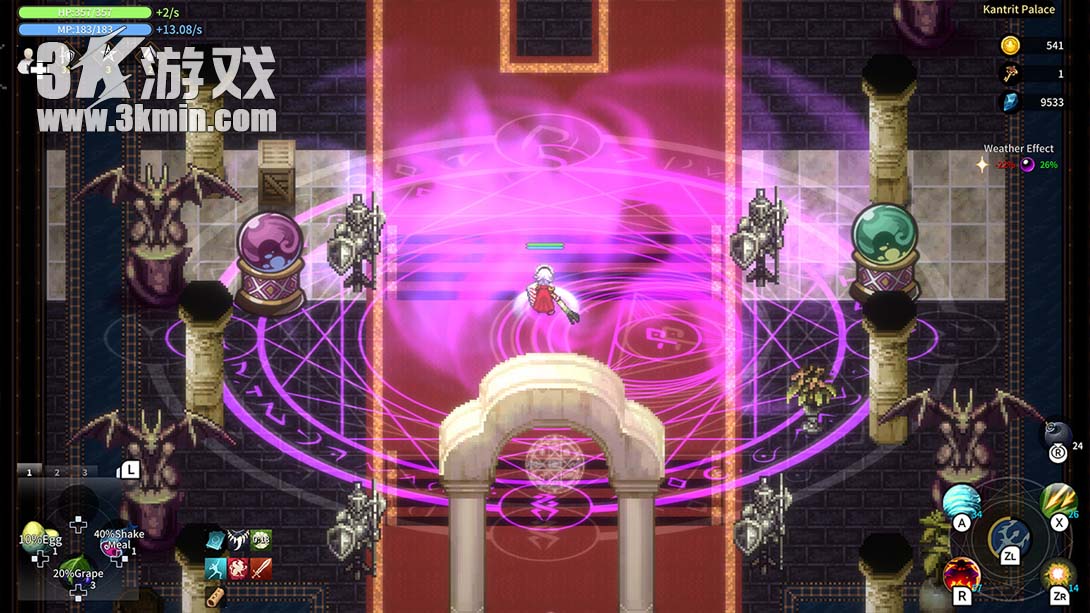Select the scroll status icon
Image resolution: width=1090 pixels, height=613 pixels.
[215, 596]
